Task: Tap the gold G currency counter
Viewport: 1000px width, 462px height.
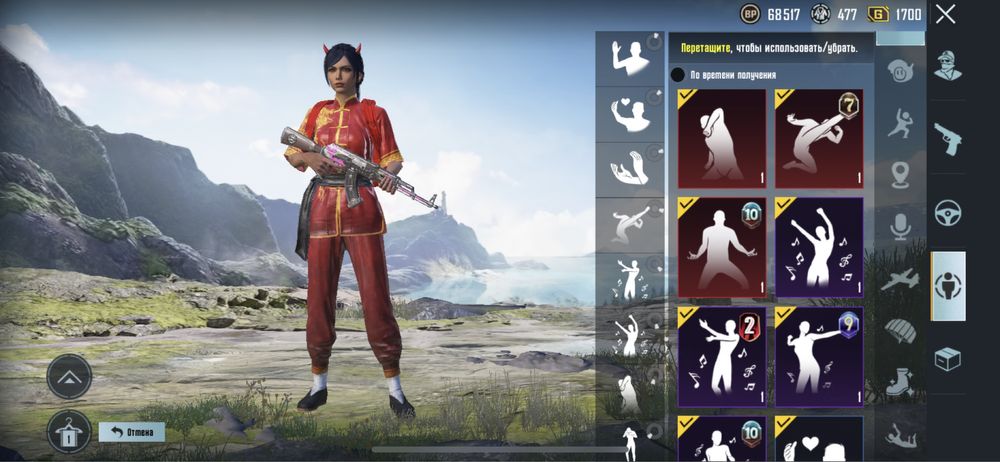Action: coord(893,14)
